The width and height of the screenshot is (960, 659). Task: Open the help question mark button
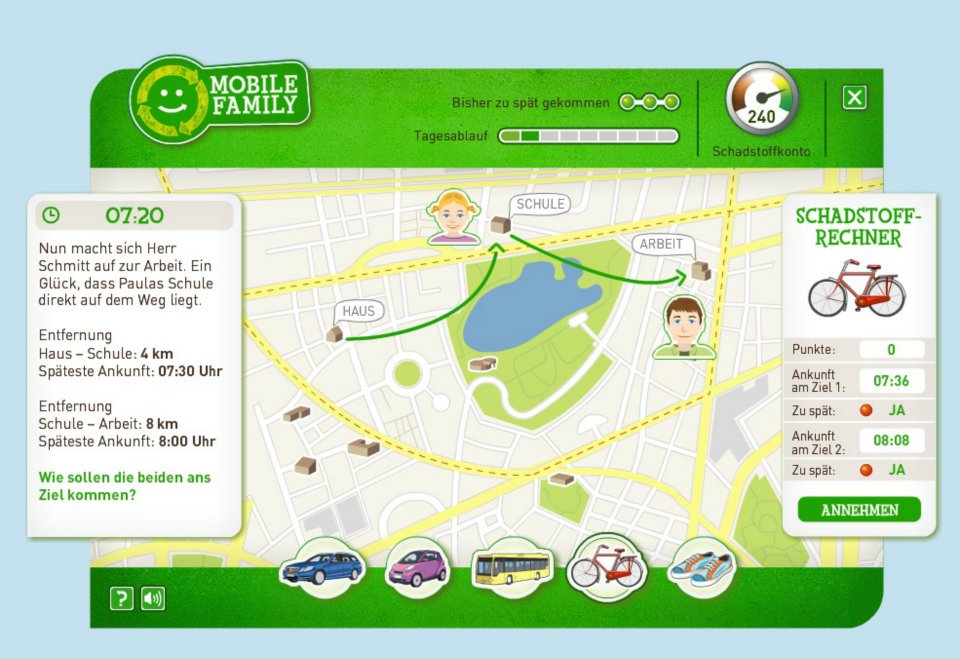(121, 599)
